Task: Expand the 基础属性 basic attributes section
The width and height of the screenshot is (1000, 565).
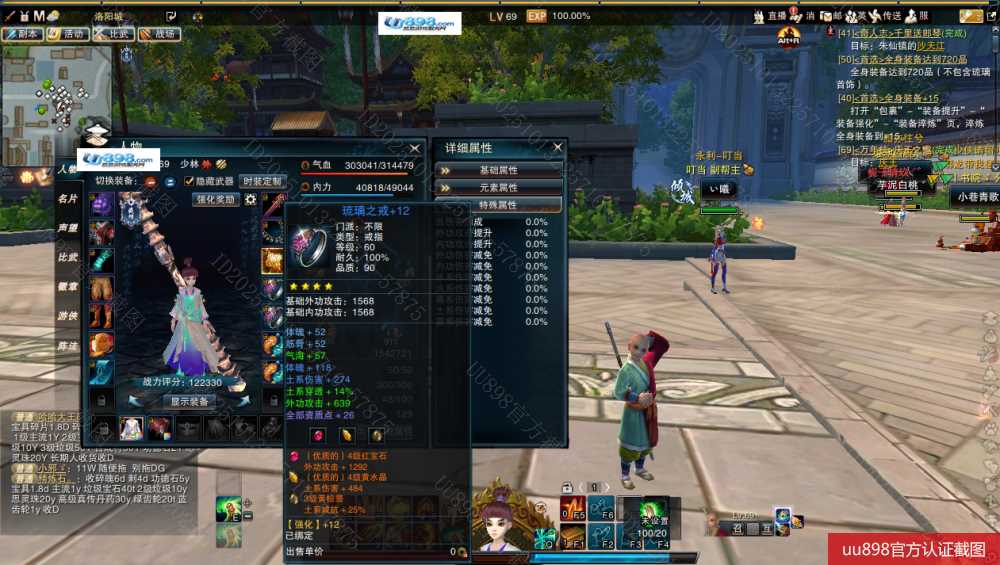Action: [x=498, y=170]
